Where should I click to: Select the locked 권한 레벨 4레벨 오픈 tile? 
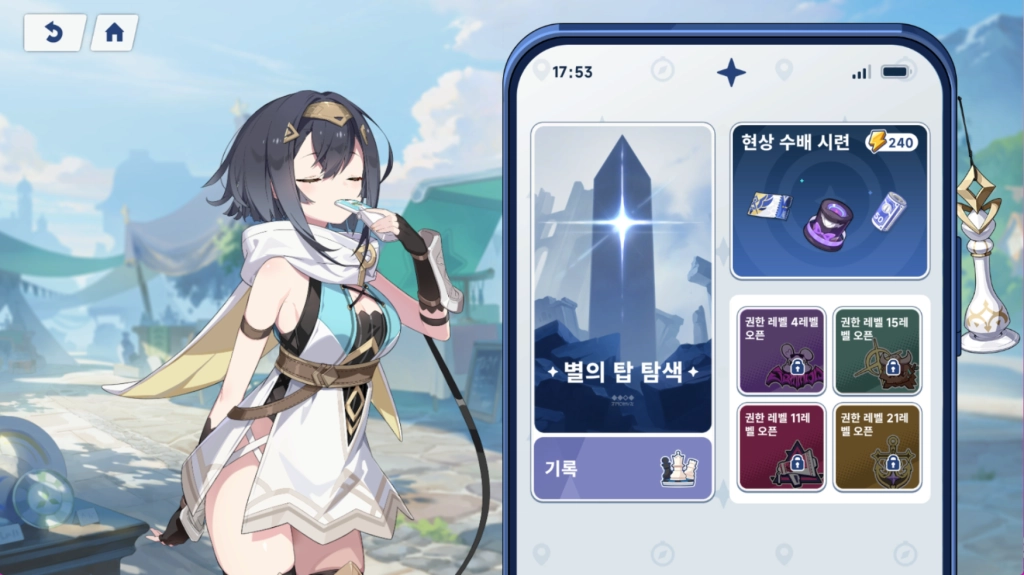click(781, 350)
